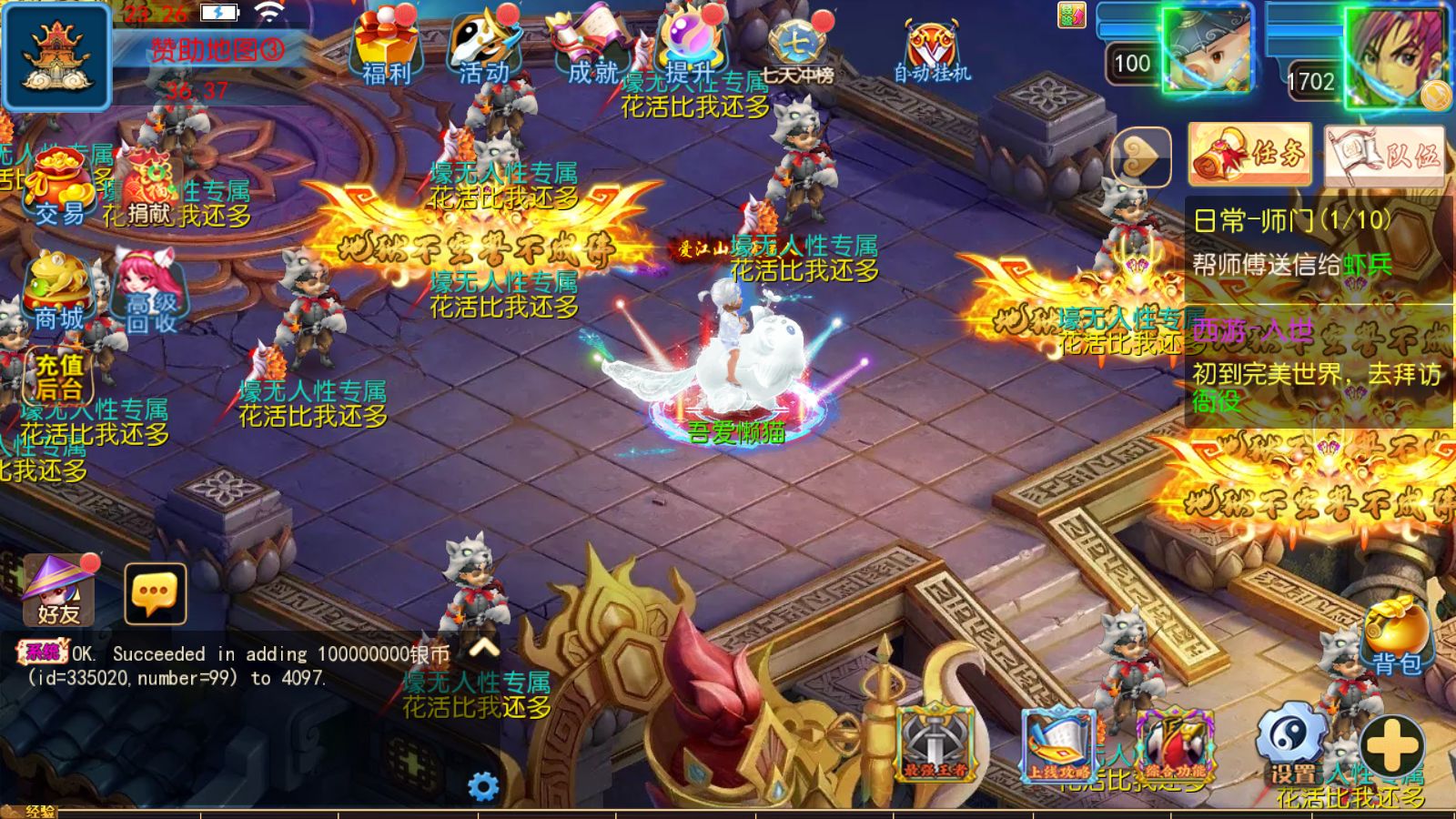Open the 成就 achievements icon
The image size is (1456, 819).
coord(591,47)
